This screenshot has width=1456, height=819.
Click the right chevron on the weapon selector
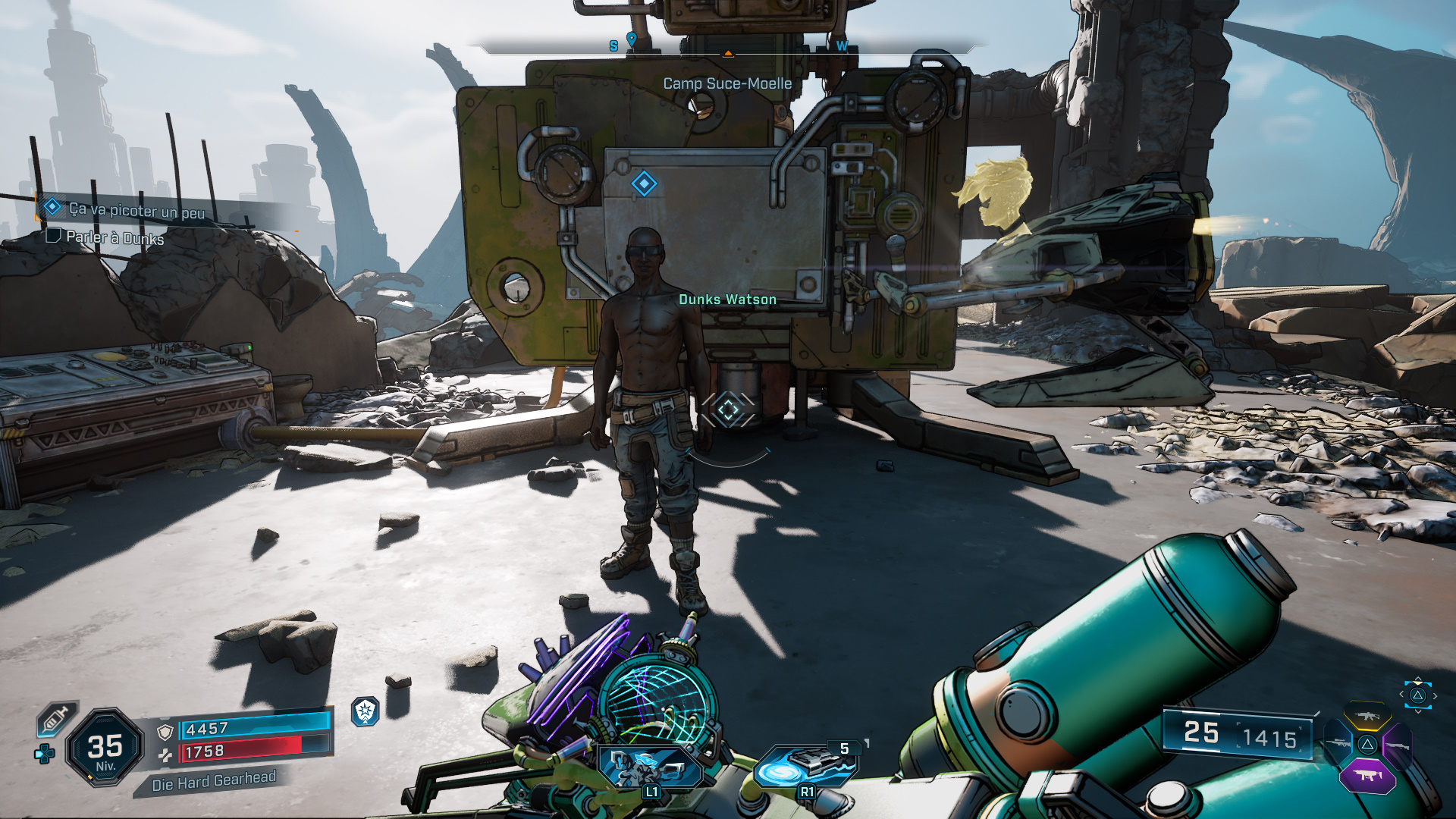(1435, 696)
